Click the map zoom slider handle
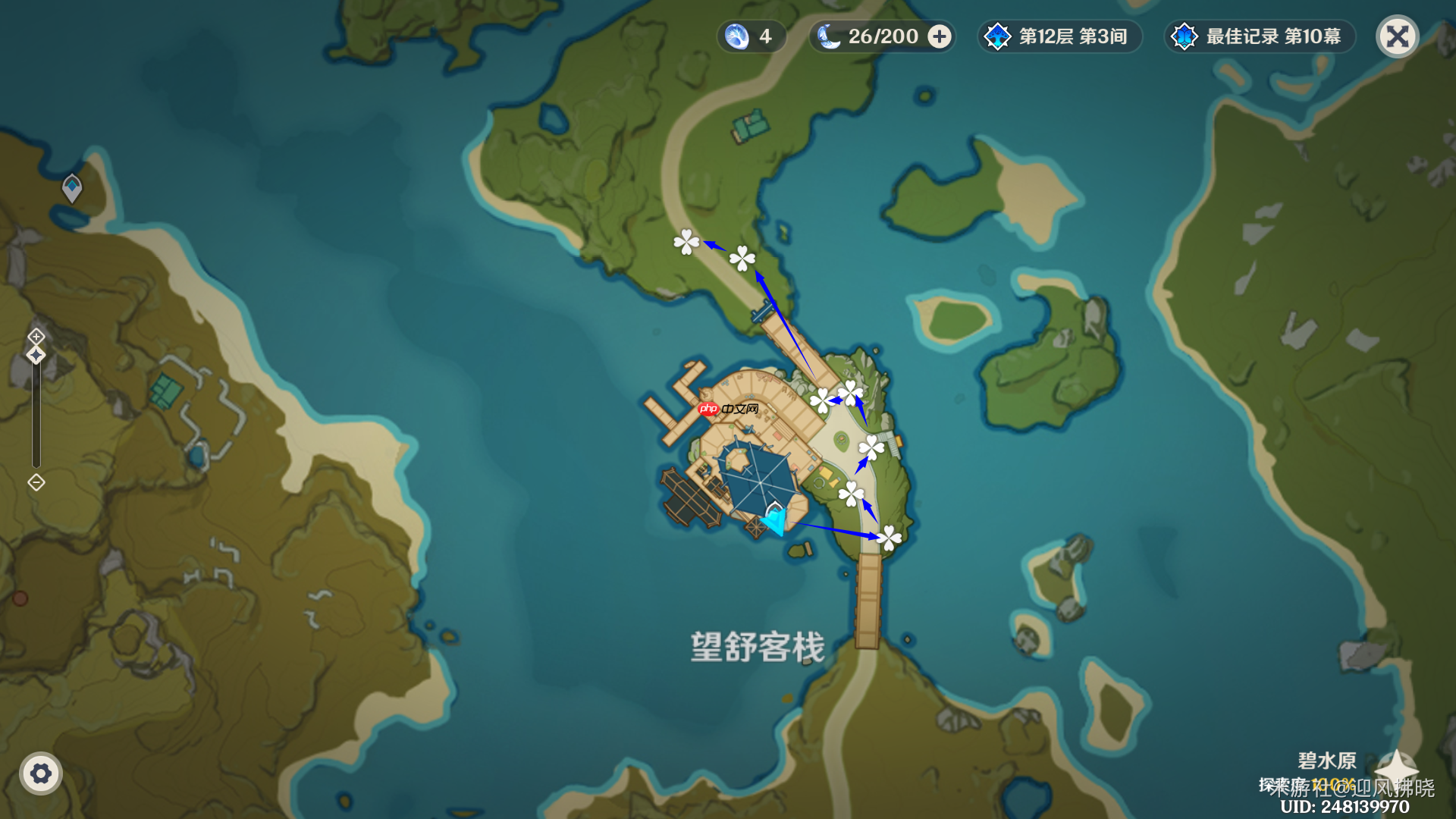 click(x=35, y=356)
